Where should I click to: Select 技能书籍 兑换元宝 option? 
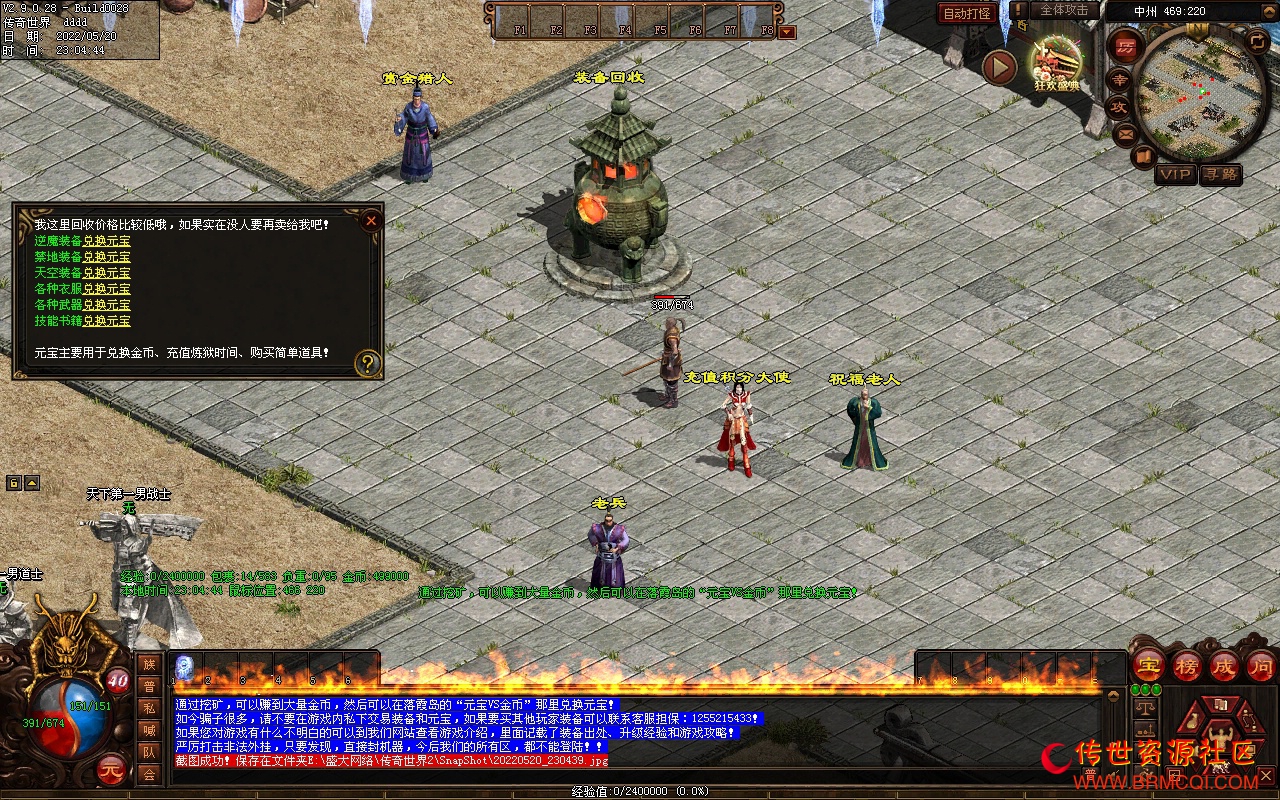click(106, 321)
